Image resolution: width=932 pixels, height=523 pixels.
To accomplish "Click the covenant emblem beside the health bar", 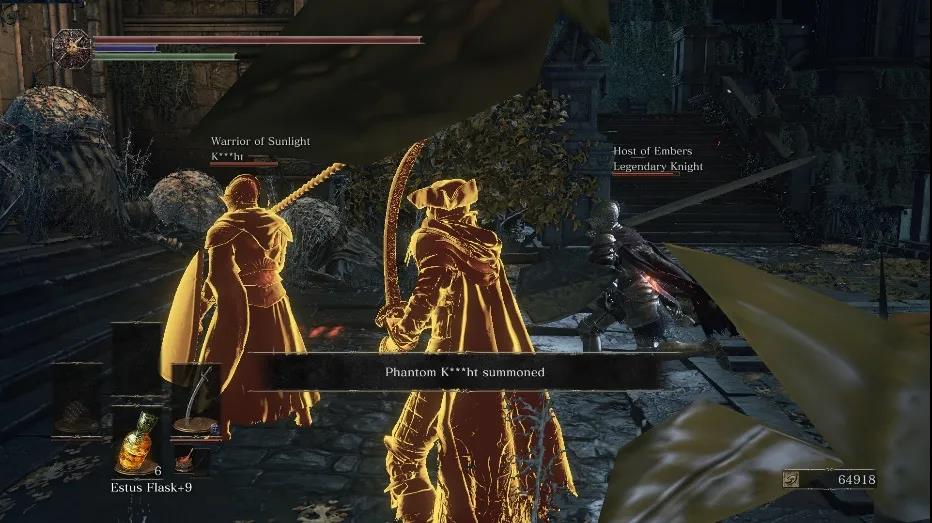I will (x=71, y=47).
